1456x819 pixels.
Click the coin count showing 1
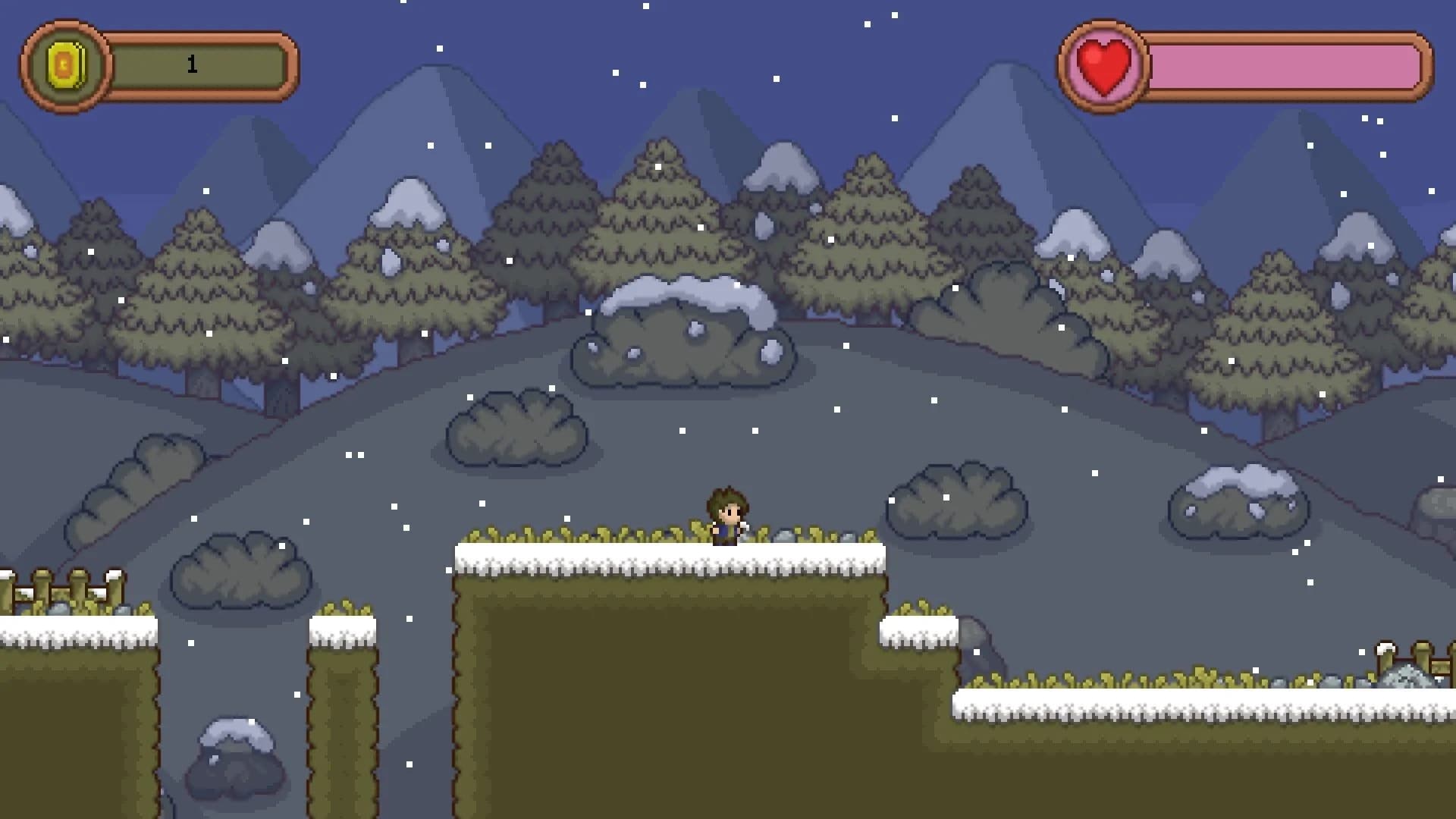[x=192, y=64]
